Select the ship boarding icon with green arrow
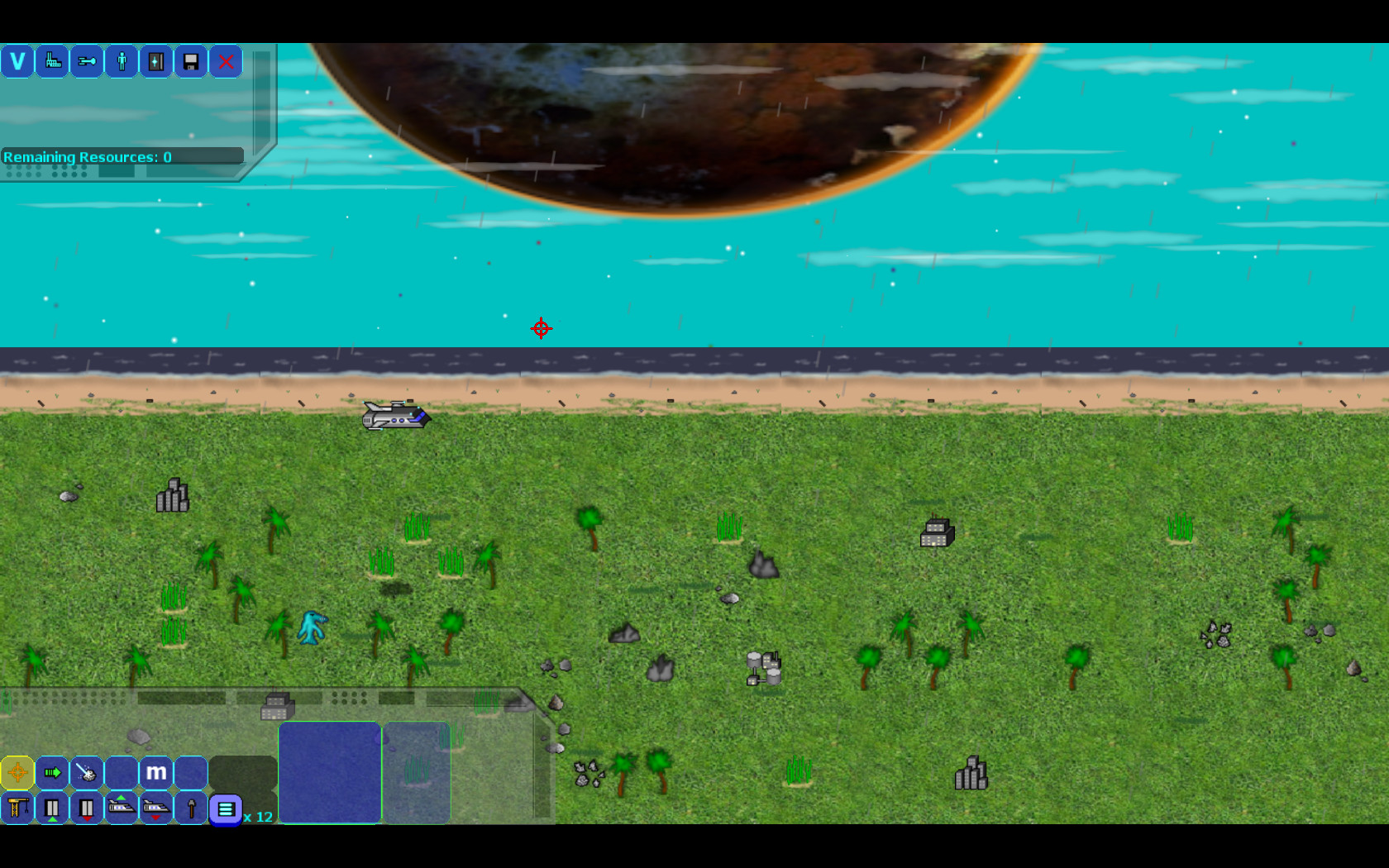 122,808
